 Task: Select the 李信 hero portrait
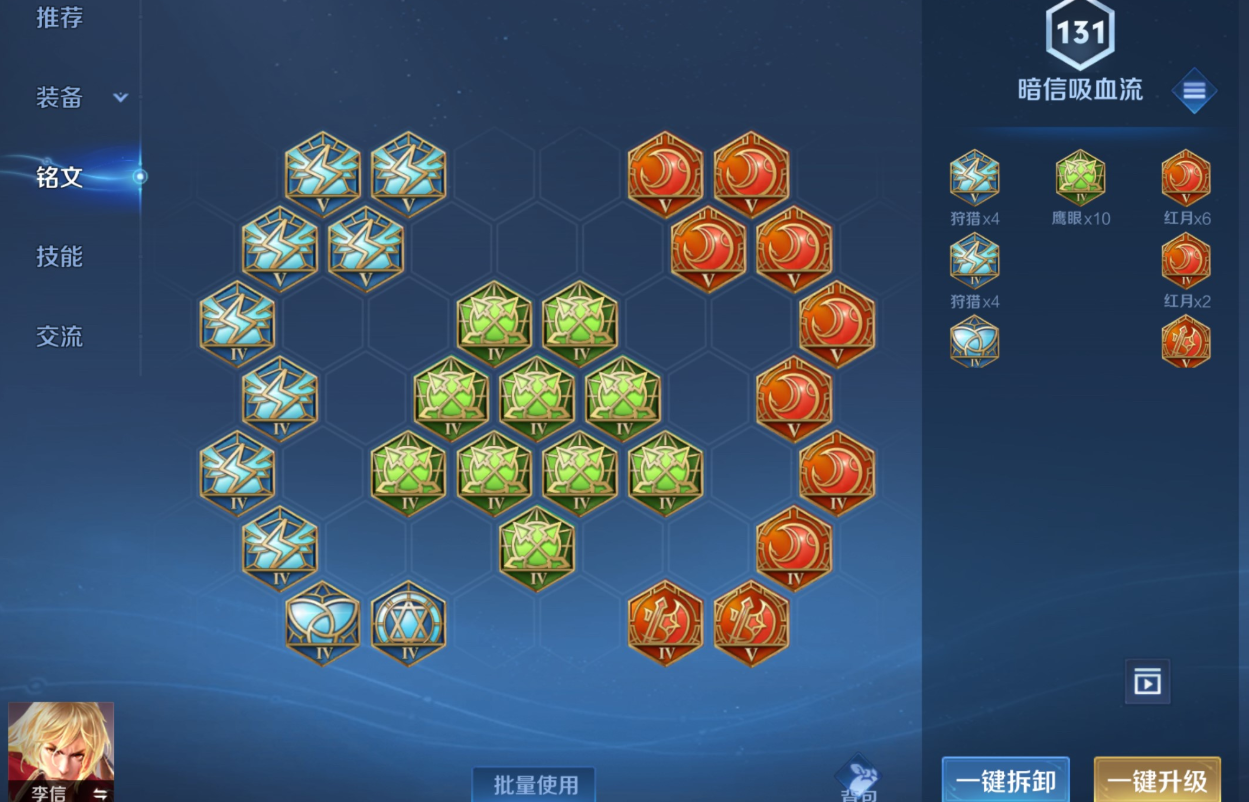click(61, 750)
